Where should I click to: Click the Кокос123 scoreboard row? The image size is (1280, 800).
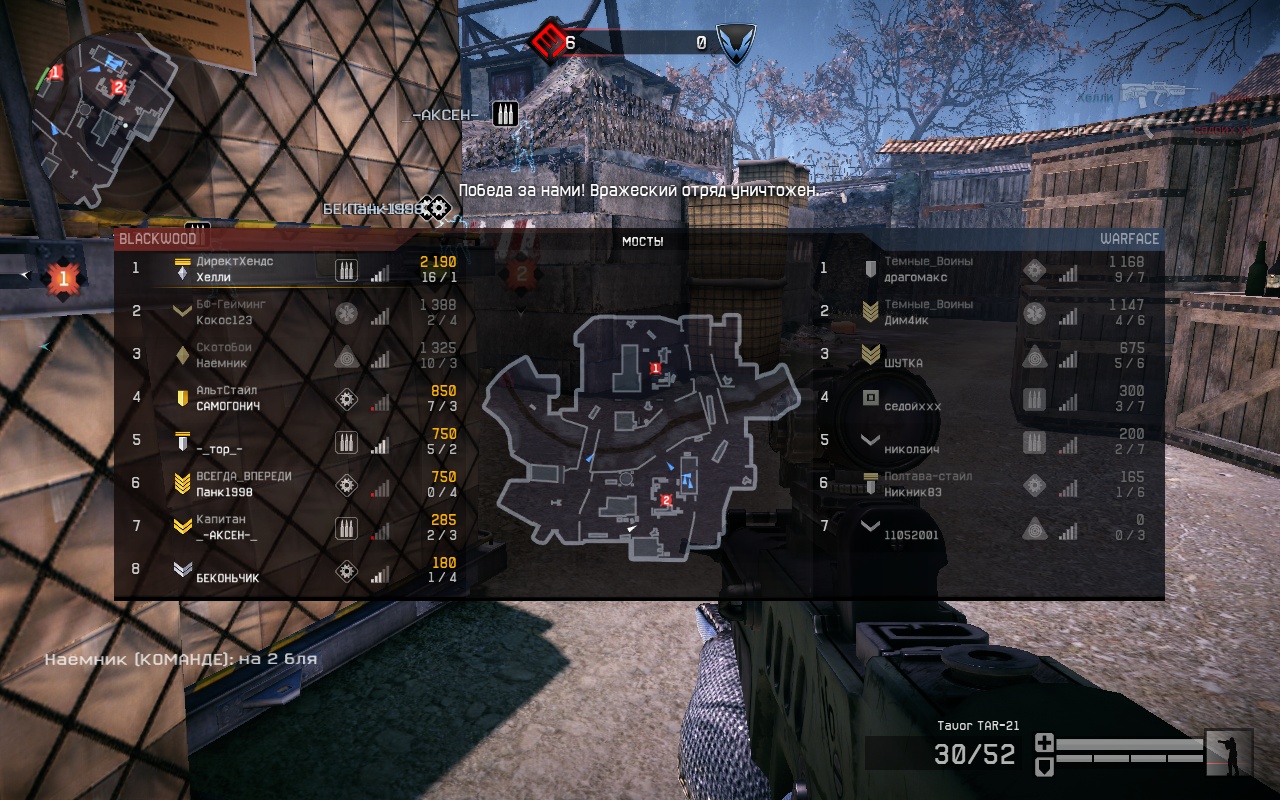click(x=224, y=320)
